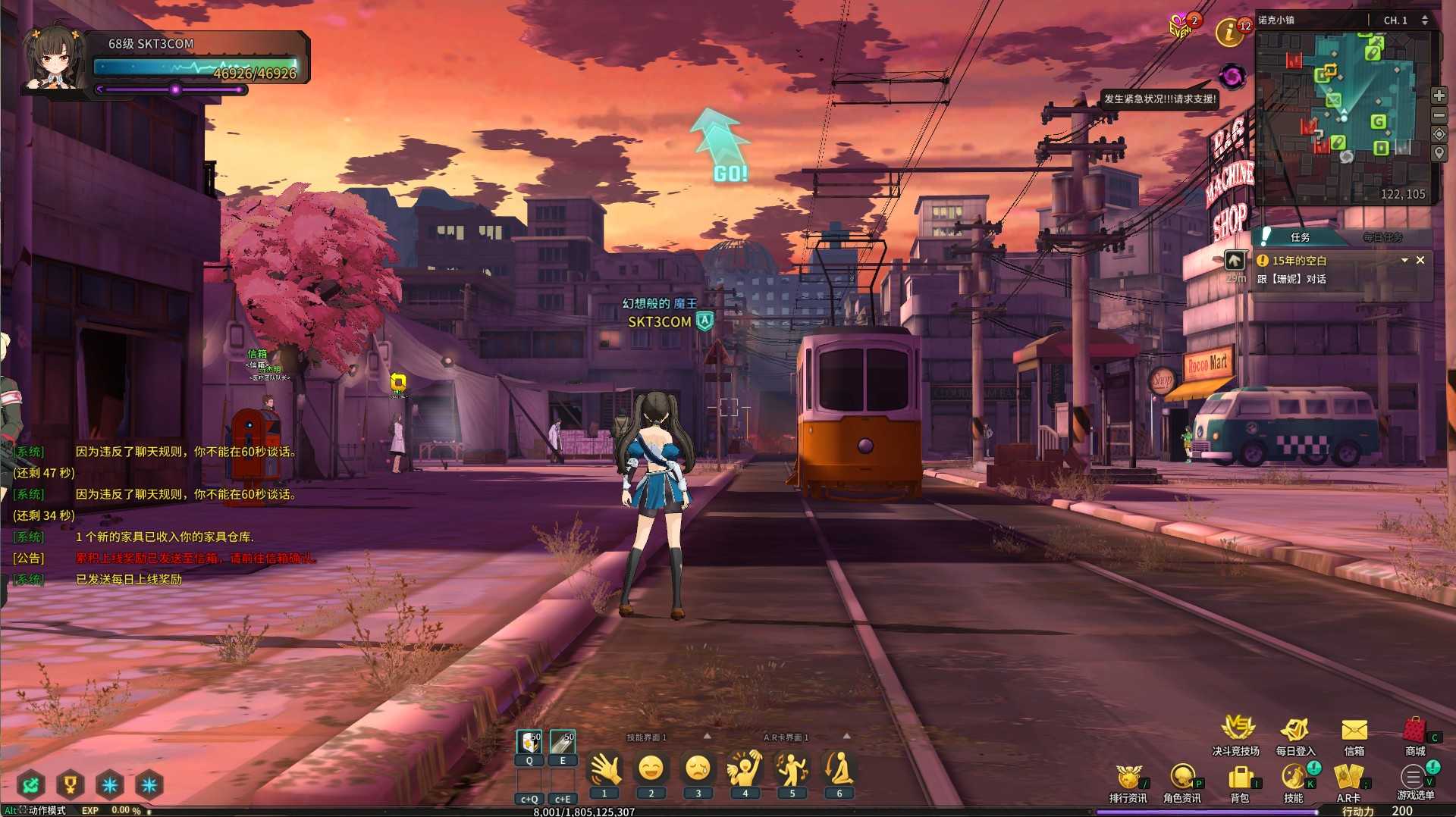Close the 15年的空白 quest tracker entry
Image resolution: width=1456 pixels, height=817 pixels.
tap(1420, 260)
